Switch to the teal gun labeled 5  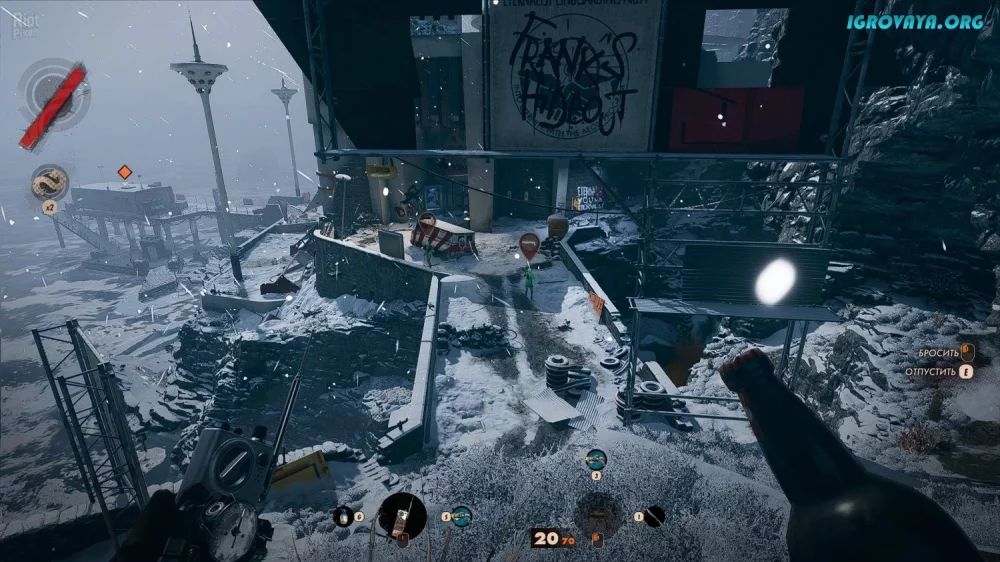pos(461,516)
